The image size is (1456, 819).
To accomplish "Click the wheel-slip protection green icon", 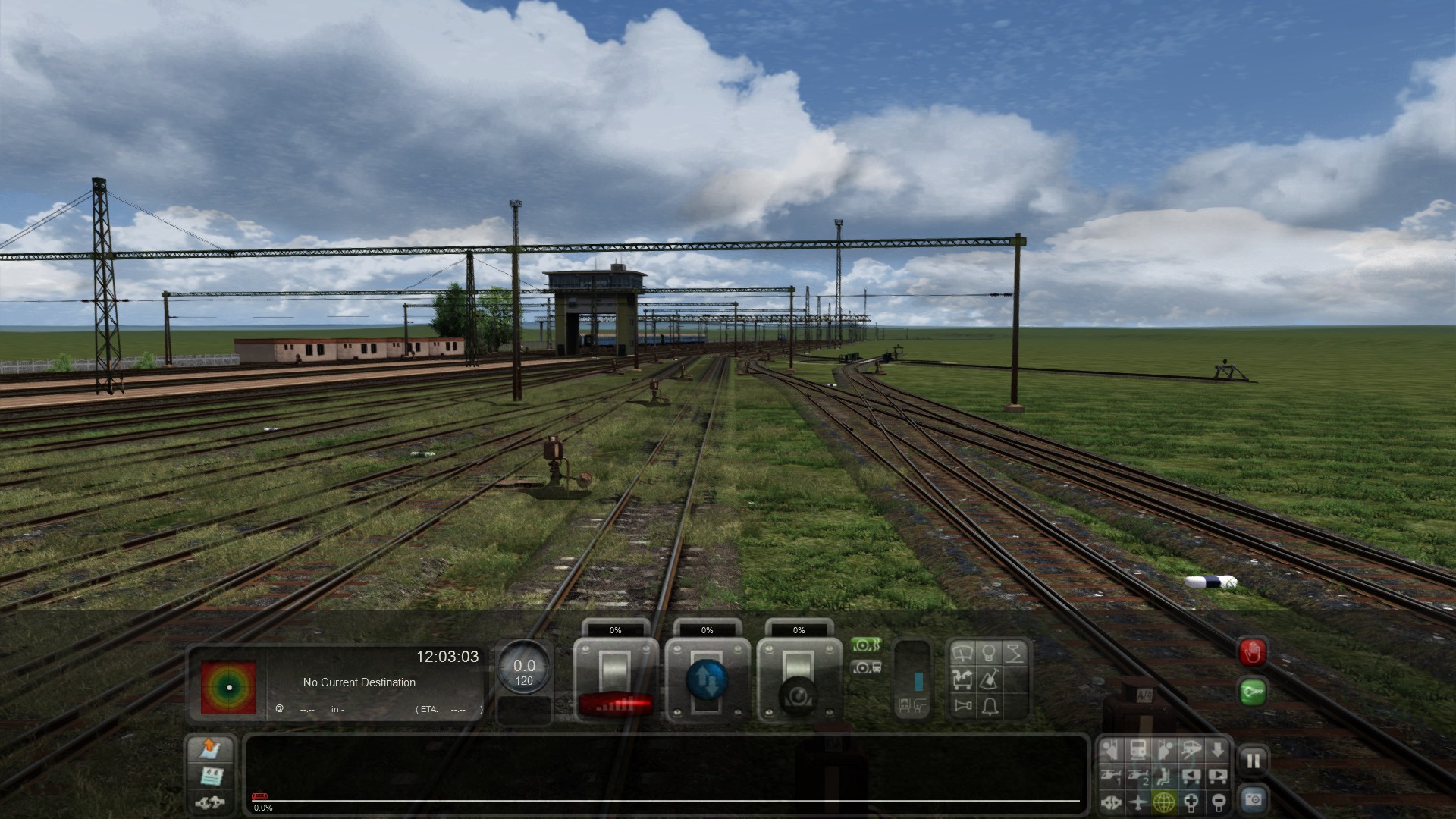I will coord(866,645).
